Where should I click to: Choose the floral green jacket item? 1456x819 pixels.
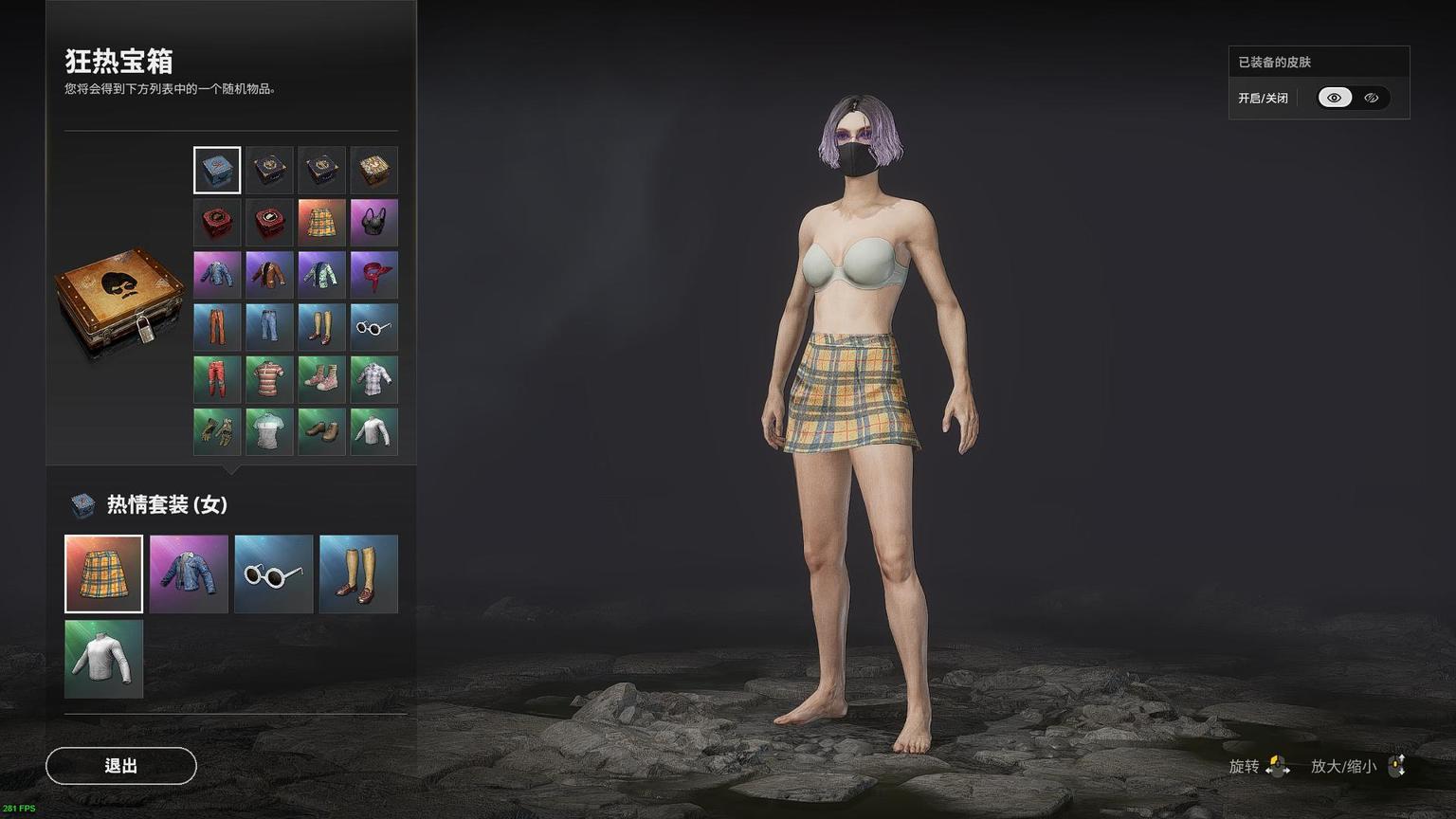[x=321, y=275]
